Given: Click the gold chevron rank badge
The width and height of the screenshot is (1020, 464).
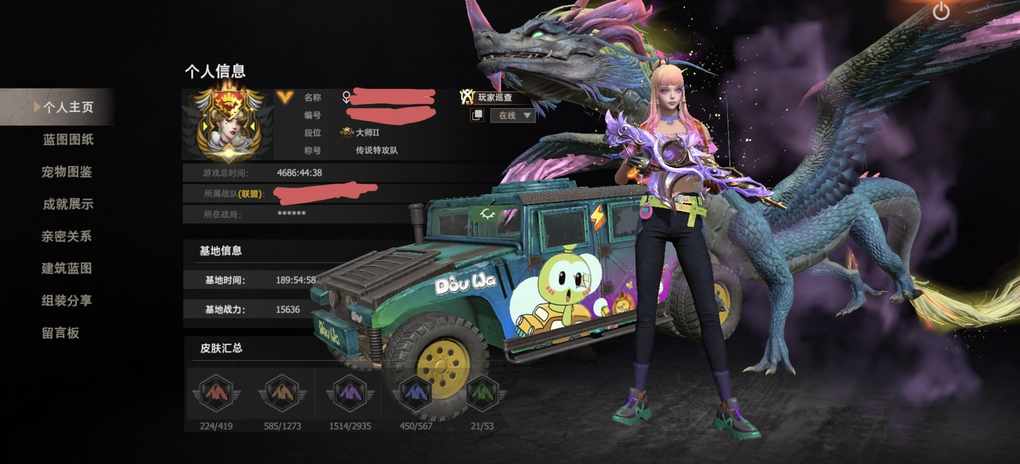Looking at the screenshot, I should (x=287, y=97).
